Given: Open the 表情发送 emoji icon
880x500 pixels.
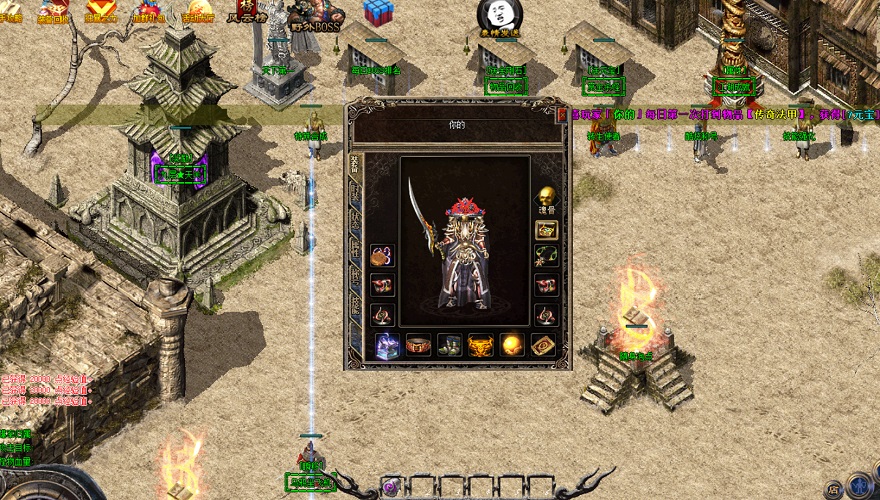Looking at the screenshot, I should 498,16.
